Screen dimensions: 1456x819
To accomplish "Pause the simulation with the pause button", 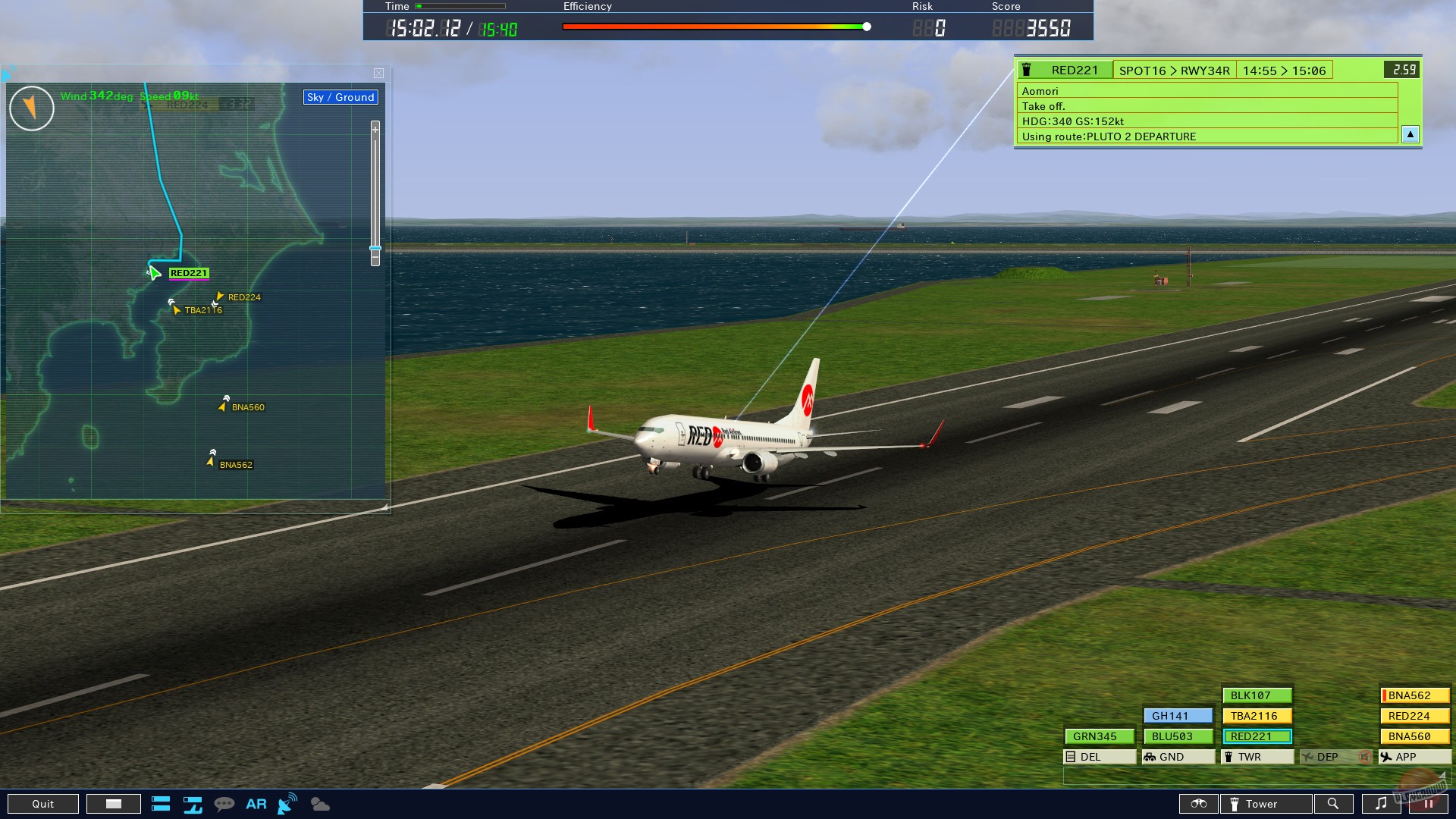I will click(x=1428, y=803).
